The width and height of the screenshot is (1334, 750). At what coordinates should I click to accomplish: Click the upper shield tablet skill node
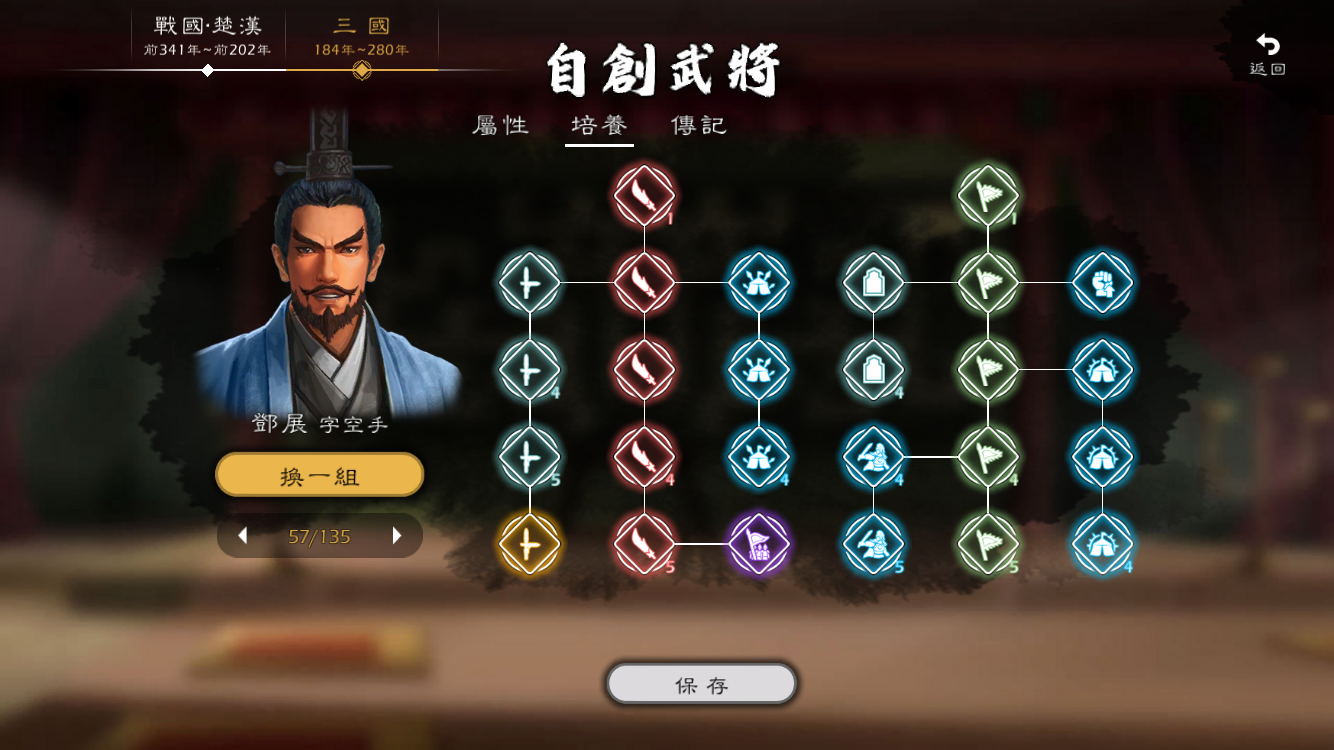(874, 282)
